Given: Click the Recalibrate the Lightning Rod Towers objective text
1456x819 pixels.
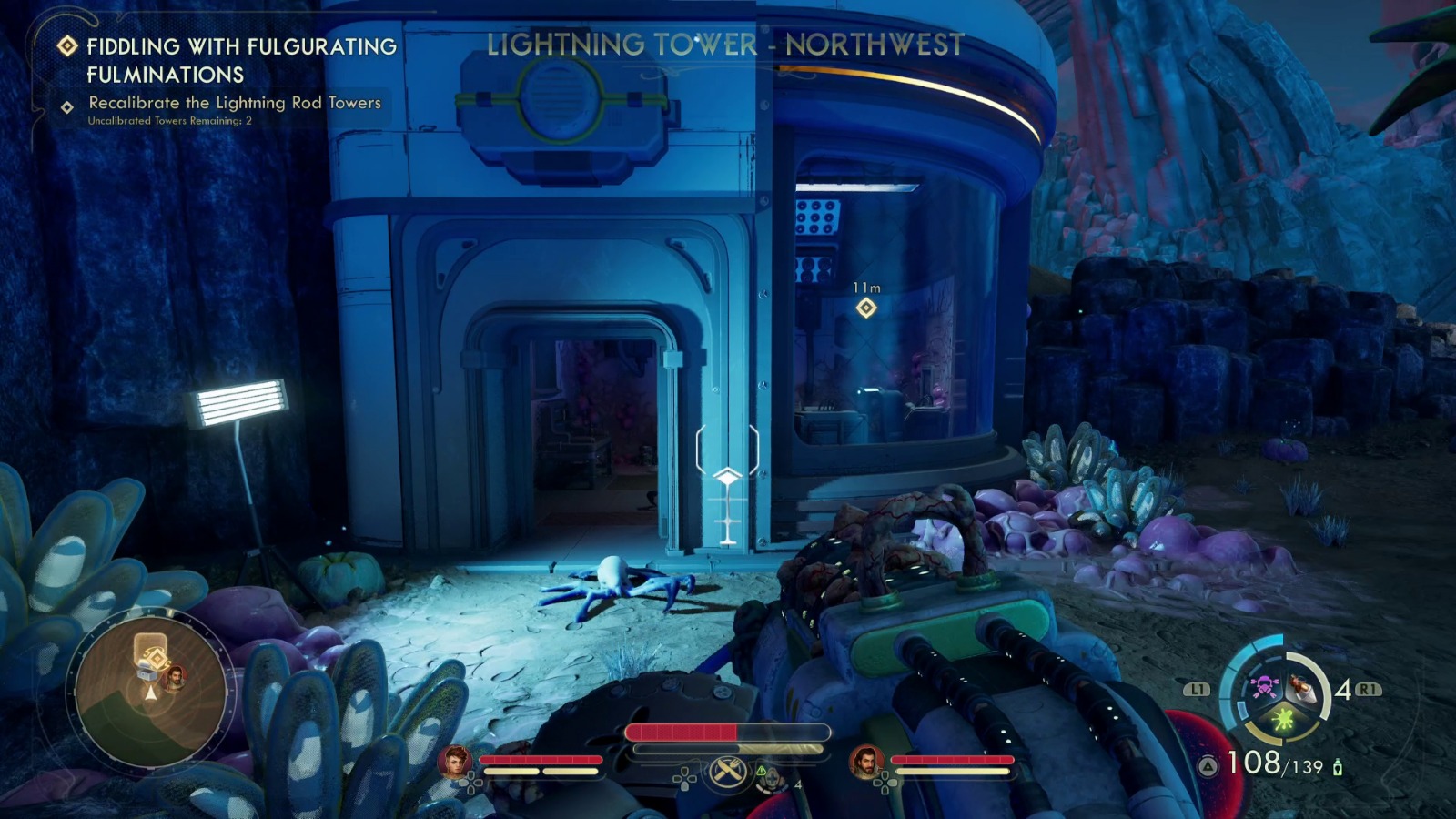Looking at the screenshot, I should (235, 103).
